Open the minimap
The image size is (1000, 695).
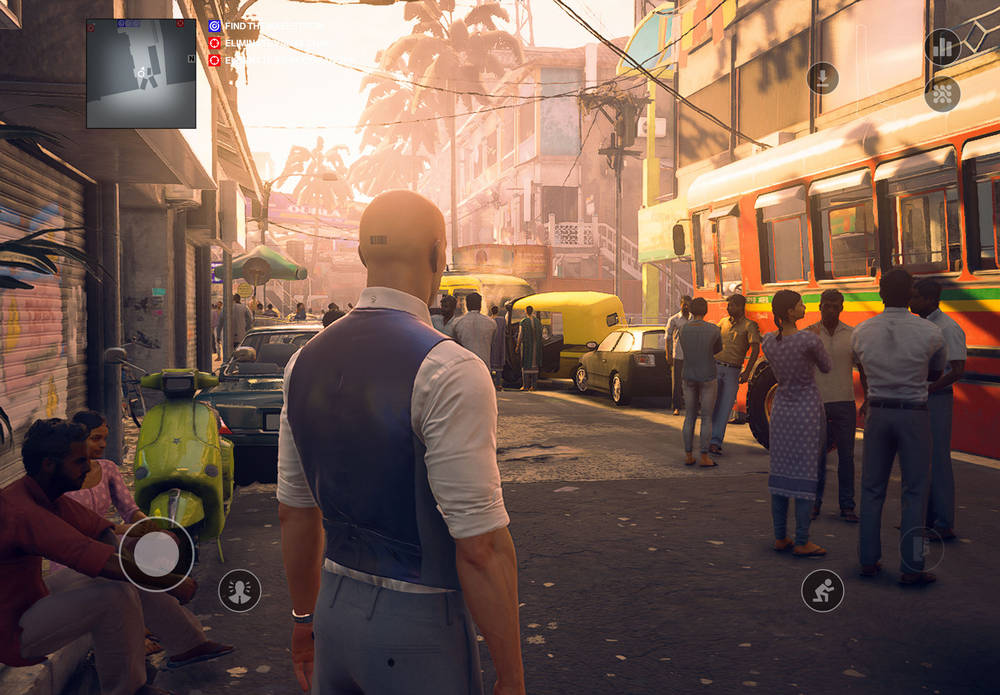coord(141,73)
